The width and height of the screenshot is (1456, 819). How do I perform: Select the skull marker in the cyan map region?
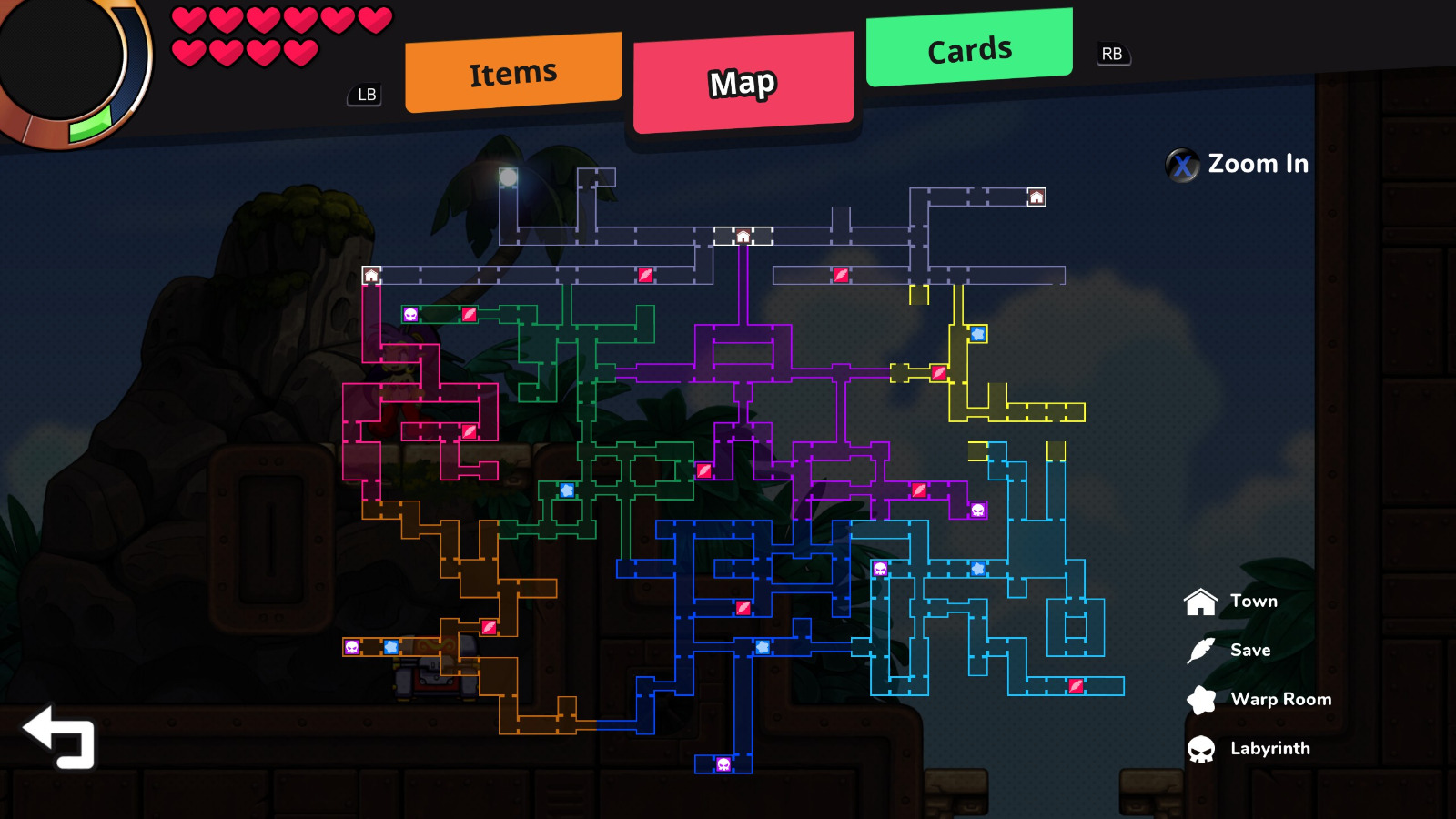(x=879, y=568)
